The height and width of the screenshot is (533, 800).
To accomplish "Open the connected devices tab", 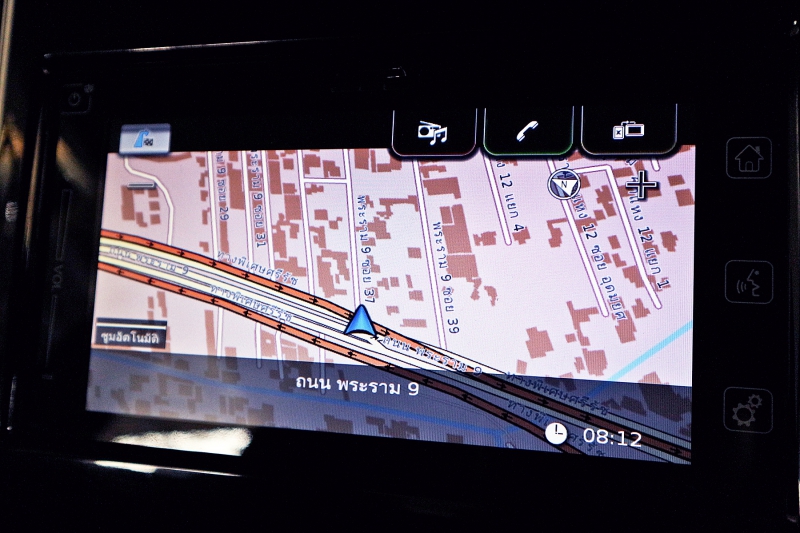I will click(629, 131).
